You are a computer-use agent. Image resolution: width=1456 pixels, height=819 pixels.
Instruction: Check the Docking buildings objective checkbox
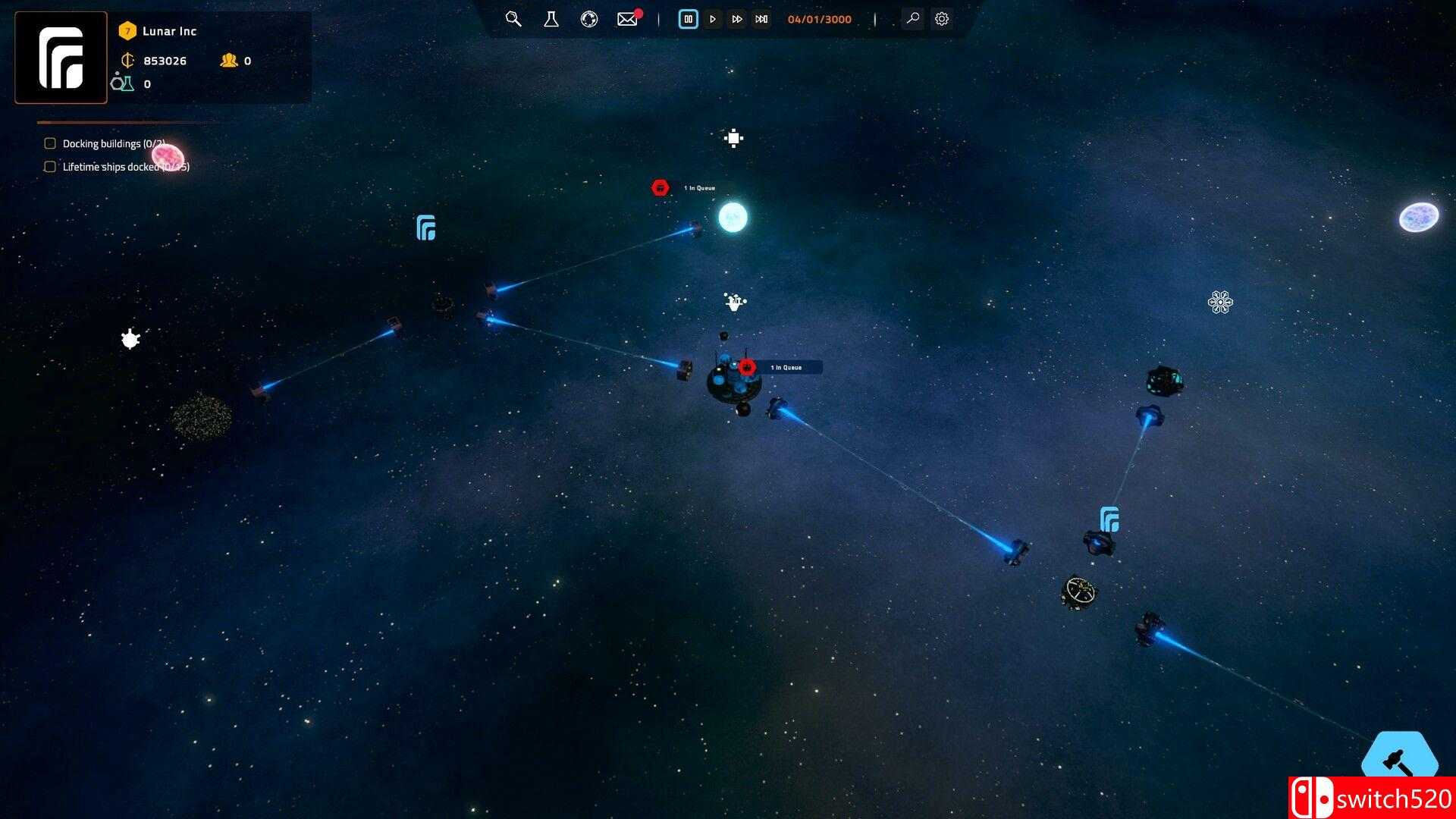[x=50, y=143]
